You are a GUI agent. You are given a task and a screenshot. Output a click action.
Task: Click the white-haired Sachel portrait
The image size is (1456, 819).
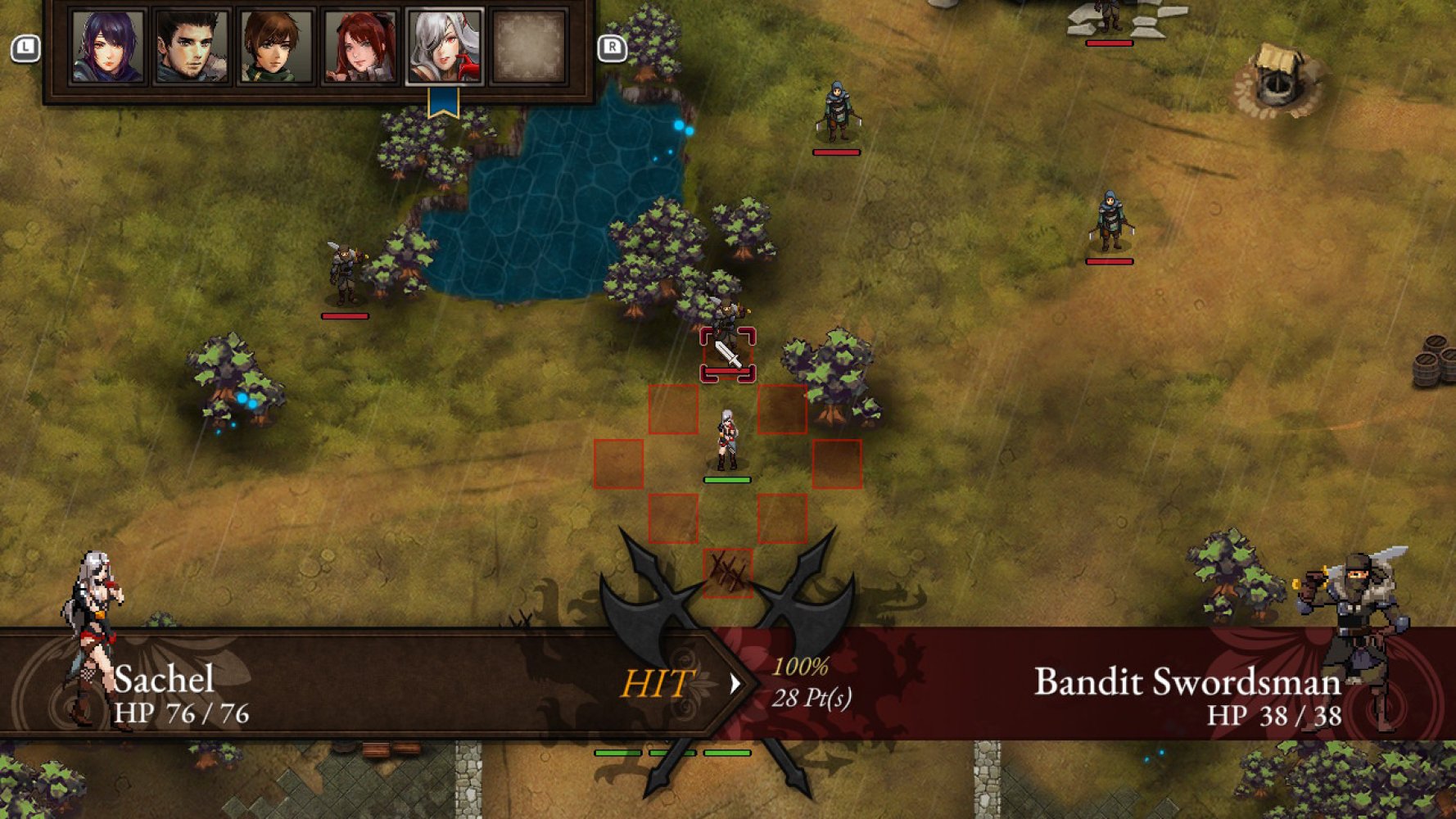tap(445, 46)
